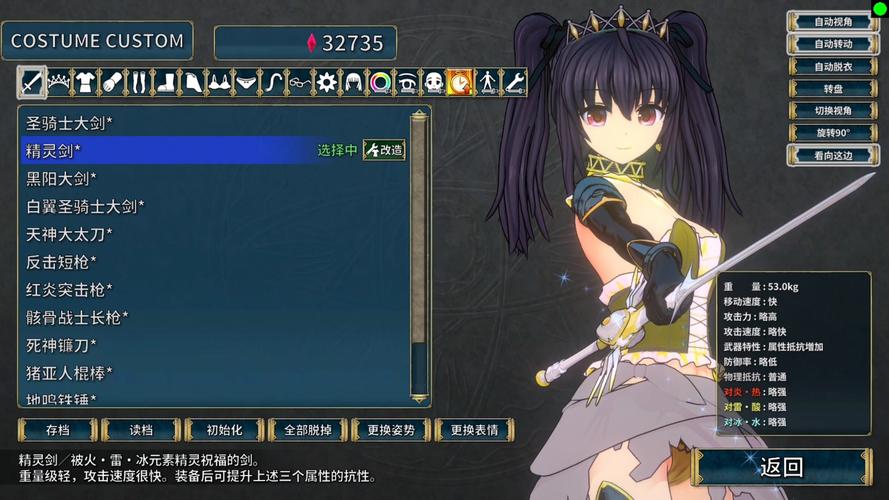The image size is (889, 500).
Task: Change pose using 更换姿势 button
Action: [391, 430]
